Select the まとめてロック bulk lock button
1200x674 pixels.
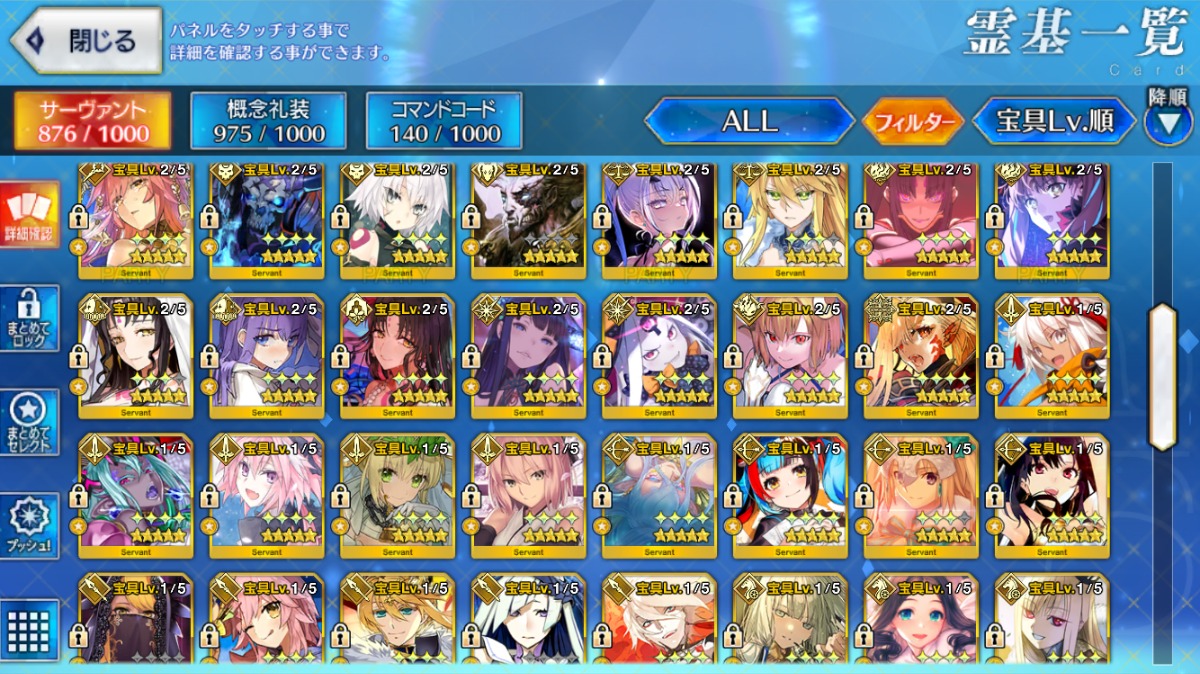[x=28, y=318]
